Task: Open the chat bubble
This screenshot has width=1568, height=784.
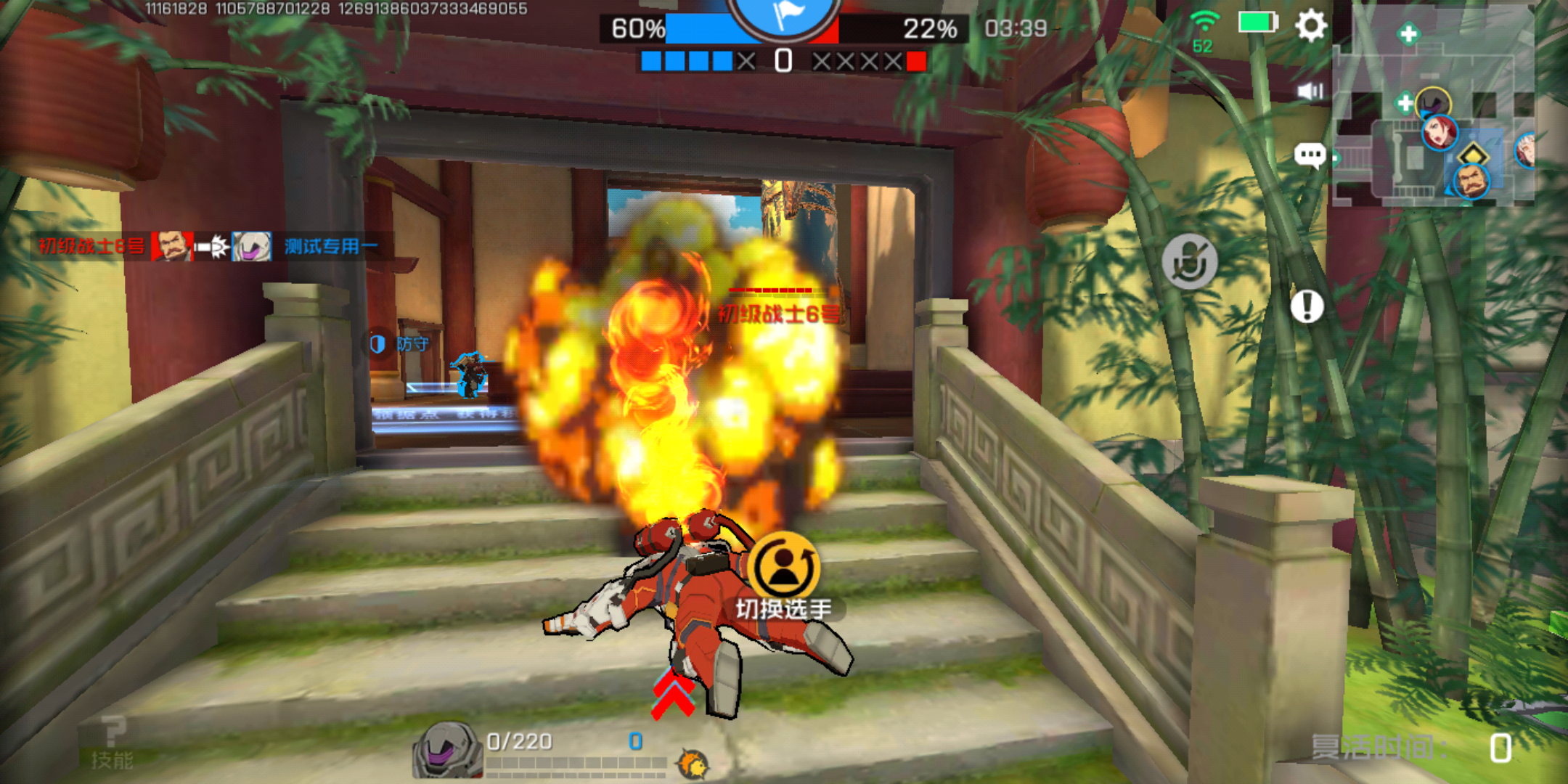Action: pyautogui.click(x=1310, y=155)
